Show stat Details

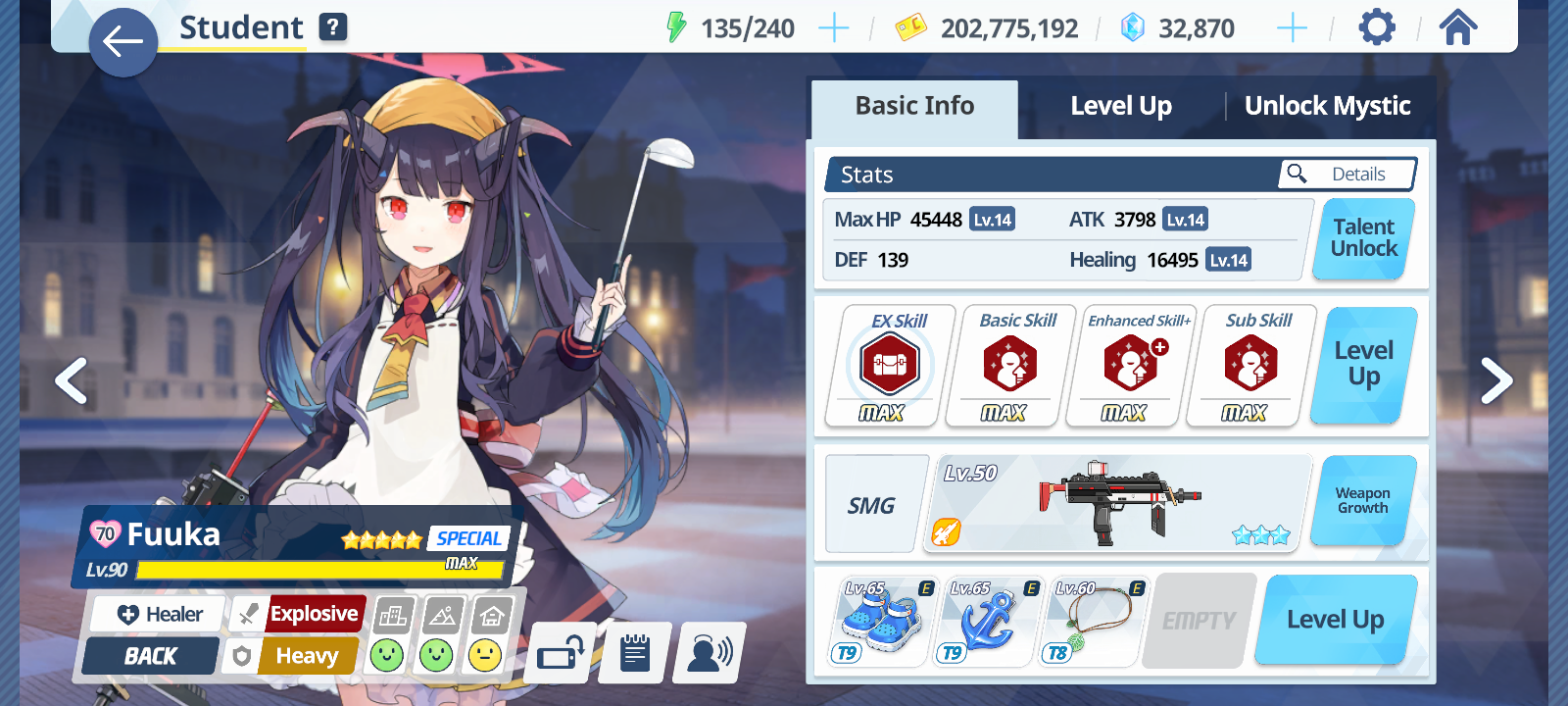point(1347,175)
